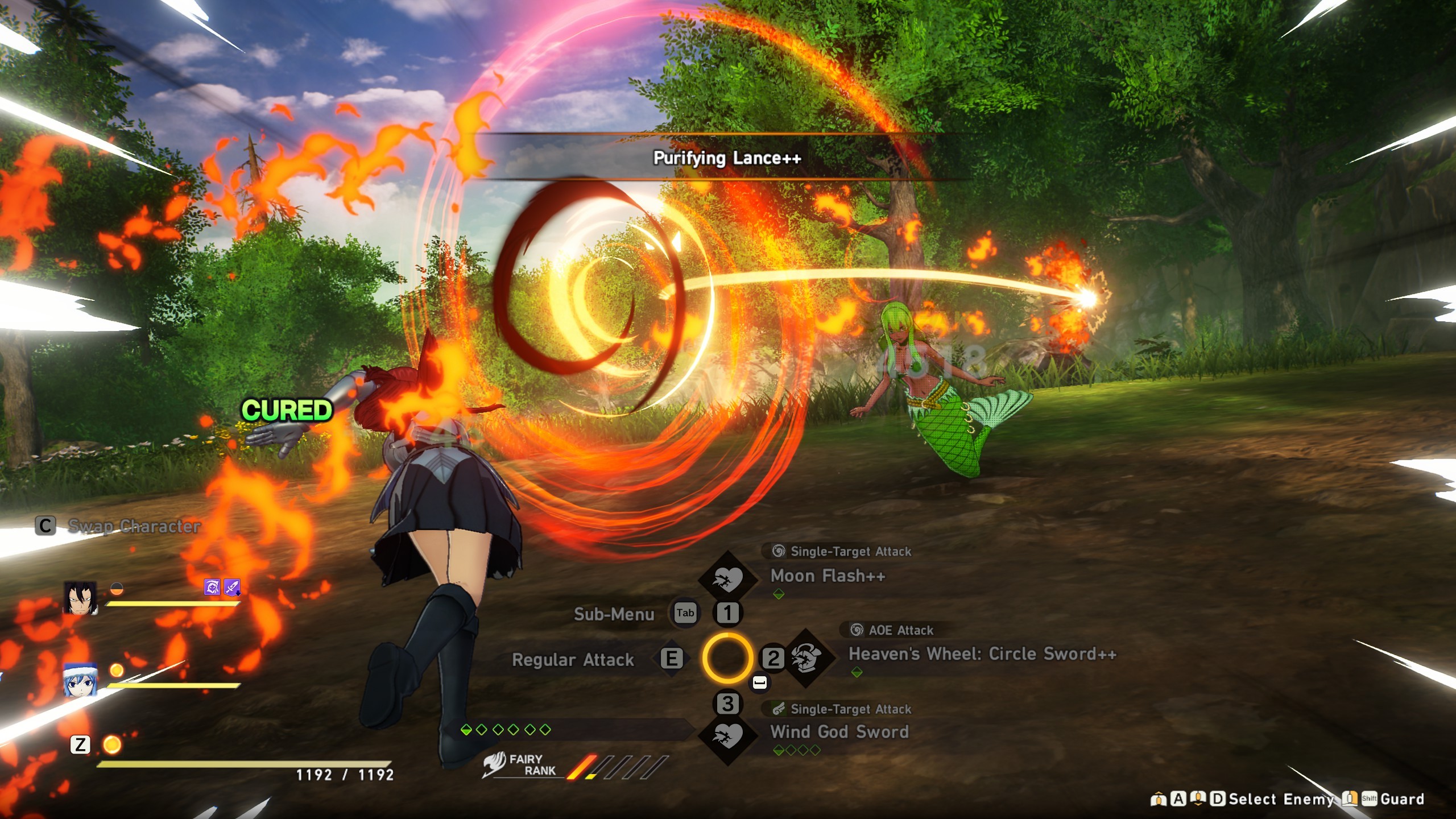The width and height of the screenshot is (1456, 819).
Task: Choose Heaven's Wheel: Circle Sword++ attack
Action: tap(982, 654)
